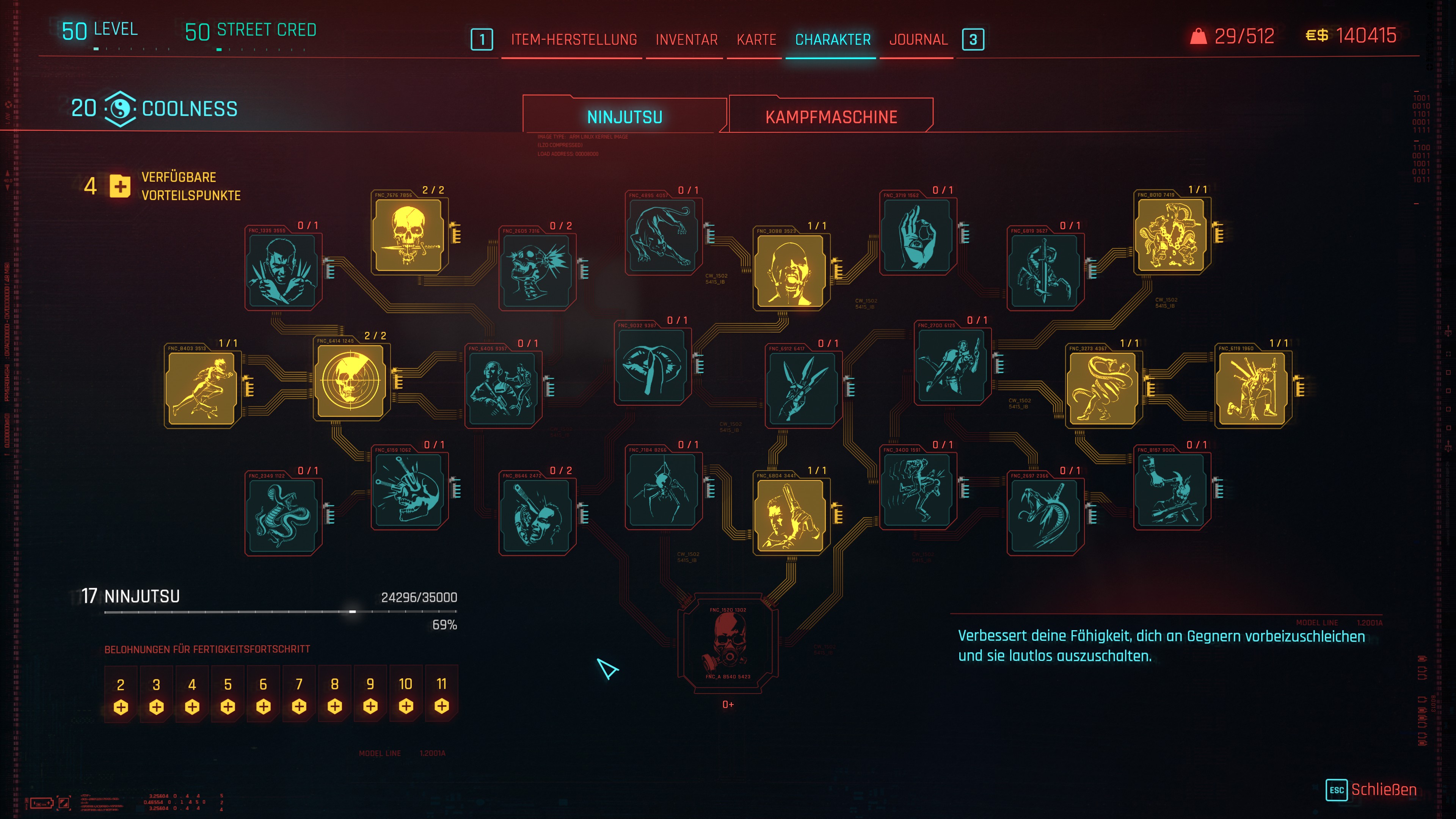The height and width of the screenshot is (819, 1456).
Task: Choose the crouching panther perk
Action: click(x=663, y=234)
